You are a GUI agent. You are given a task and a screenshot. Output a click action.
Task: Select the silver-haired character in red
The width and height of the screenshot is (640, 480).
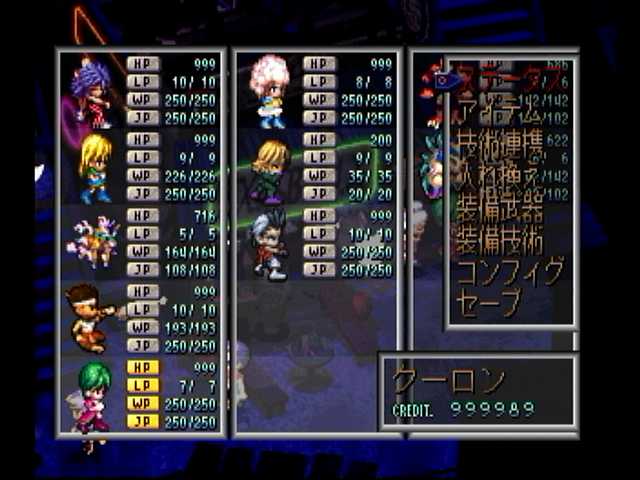269,243
